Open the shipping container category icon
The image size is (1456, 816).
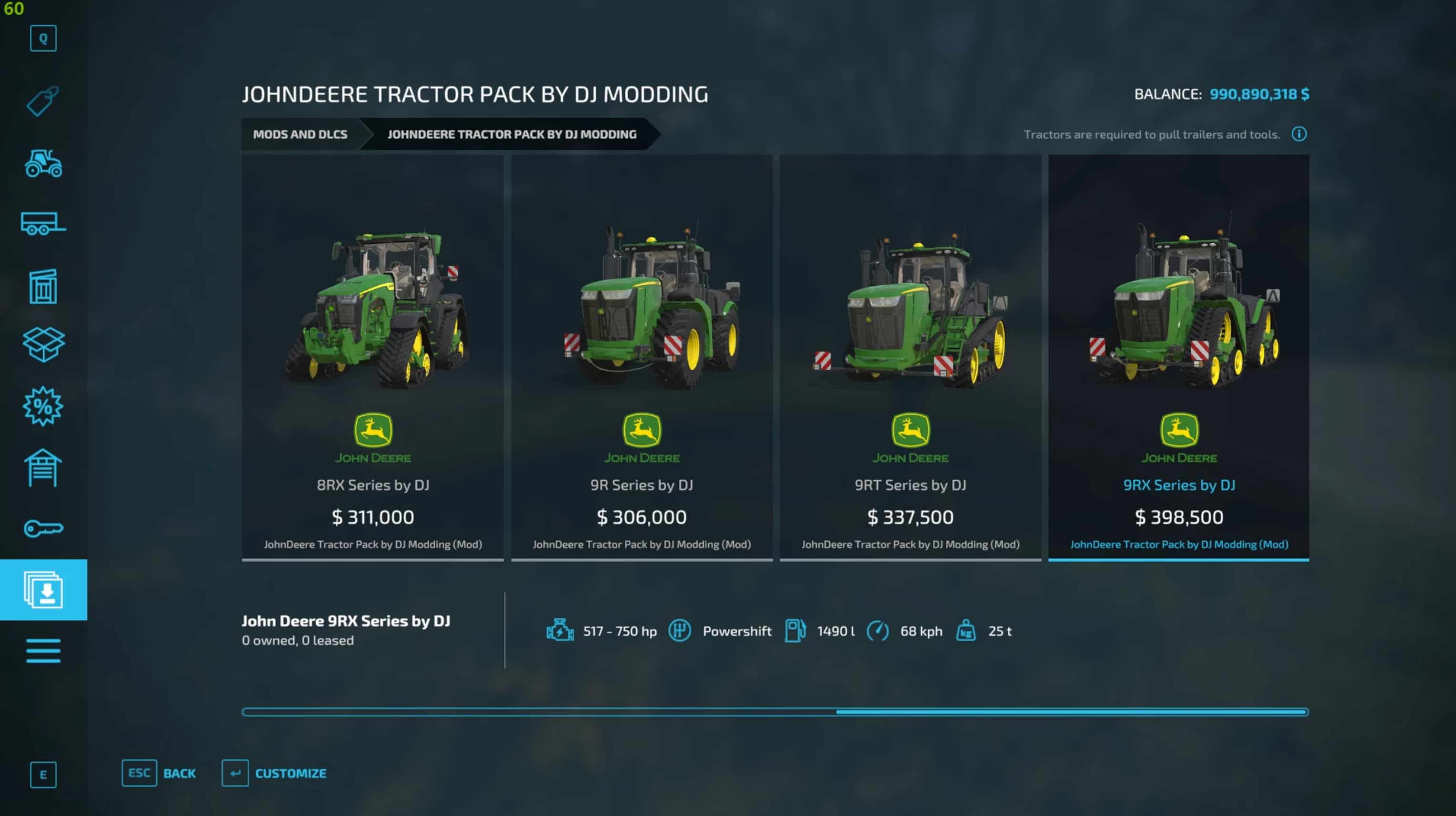tap(43, 286)
